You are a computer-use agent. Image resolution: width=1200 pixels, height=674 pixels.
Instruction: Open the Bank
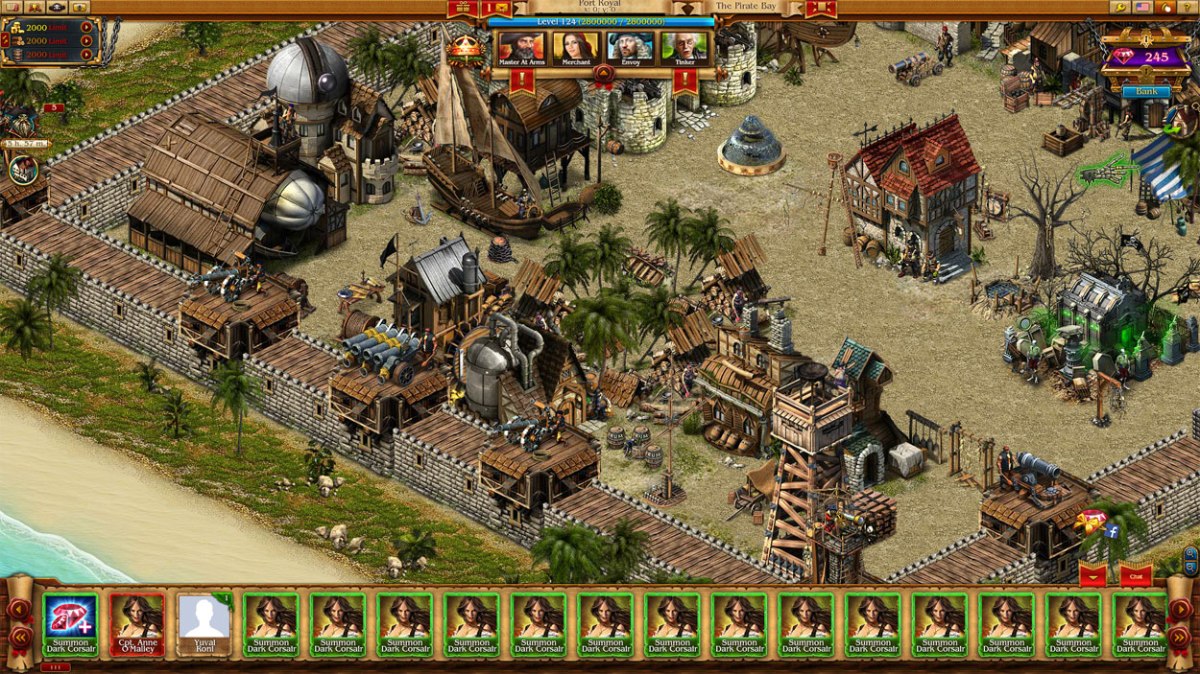pos(1145,92)
